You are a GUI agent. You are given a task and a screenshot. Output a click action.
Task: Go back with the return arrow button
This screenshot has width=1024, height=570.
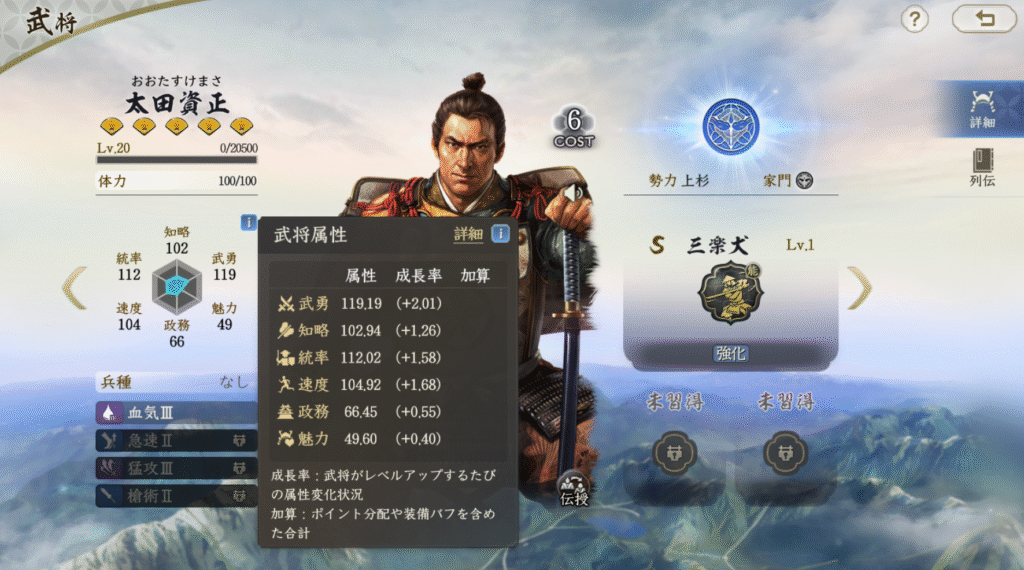tap(984, 19)
